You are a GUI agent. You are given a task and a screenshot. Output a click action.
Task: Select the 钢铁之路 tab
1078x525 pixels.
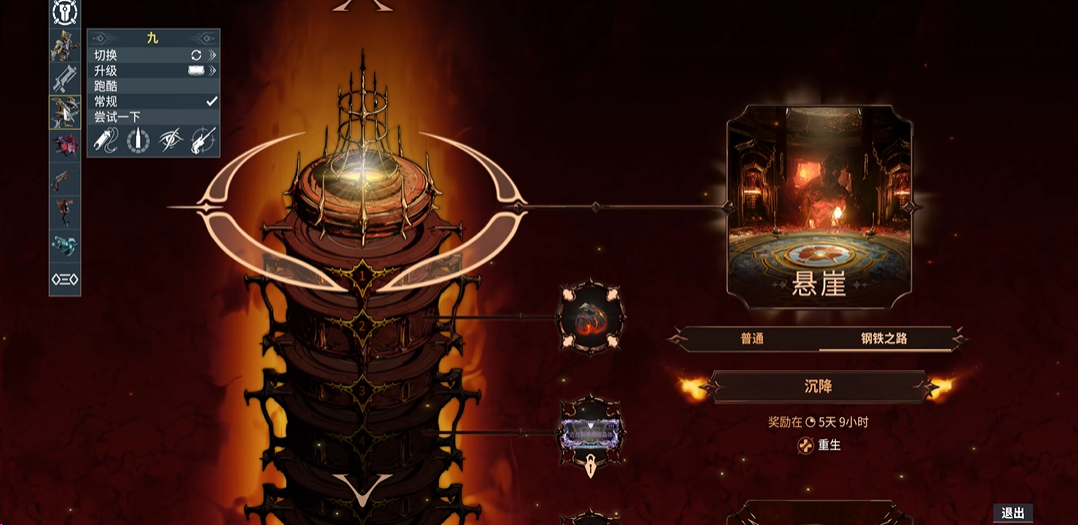[883, 339]
